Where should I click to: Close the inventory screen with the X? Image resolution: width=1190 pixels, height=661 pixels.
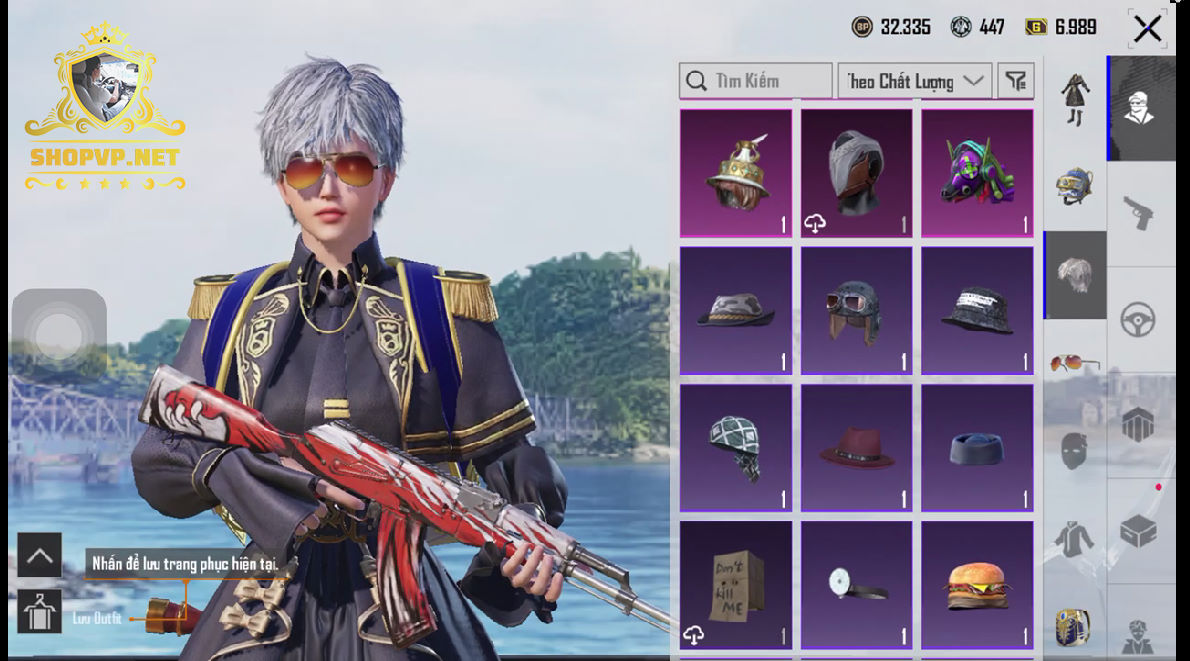pos(1147,29)
